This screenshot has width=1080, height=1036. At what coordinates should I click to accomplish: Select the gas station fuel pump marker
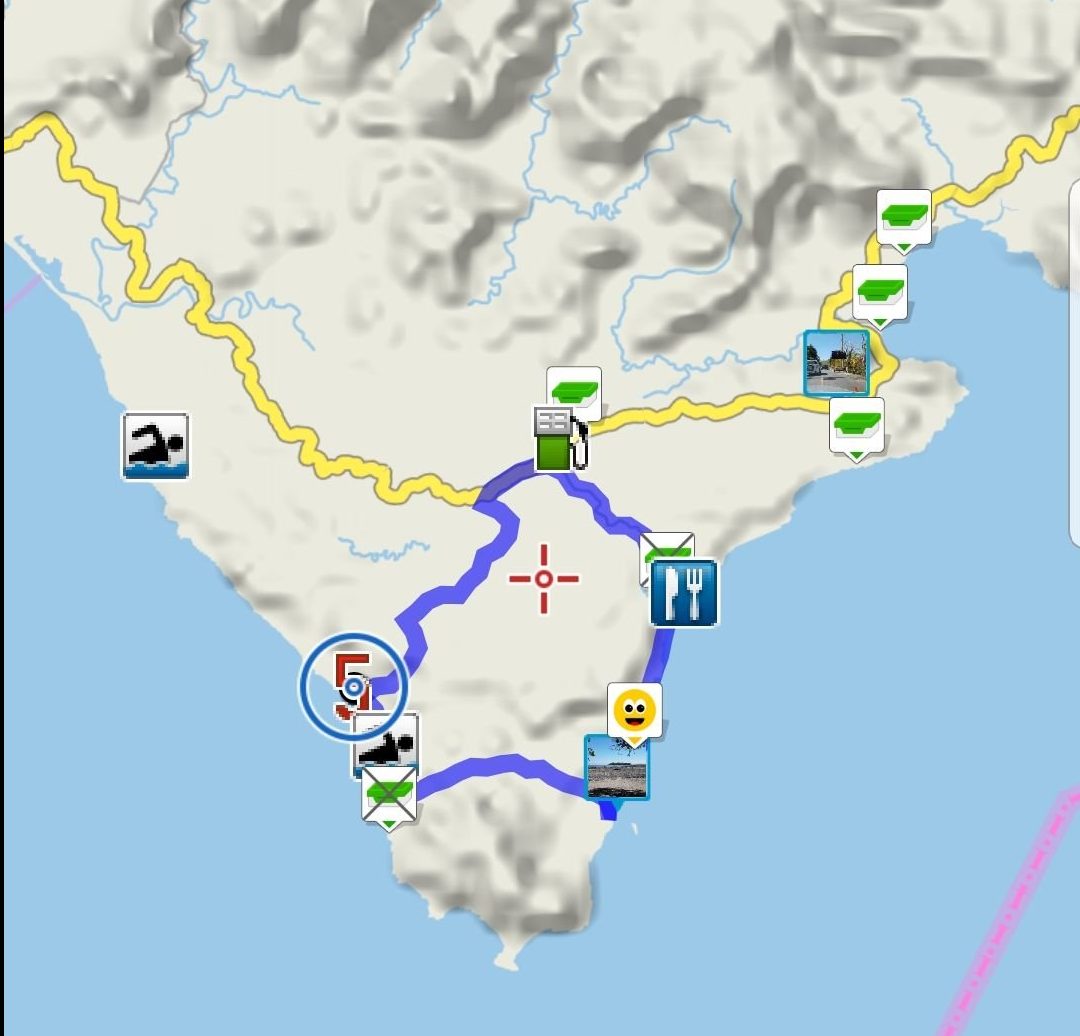point(558,440)
